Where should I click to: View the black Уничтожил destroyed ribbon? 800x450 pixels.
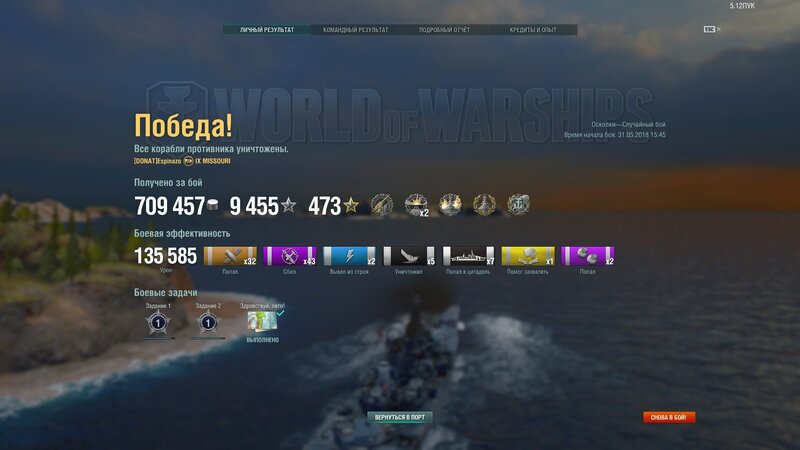pos(409,256)
